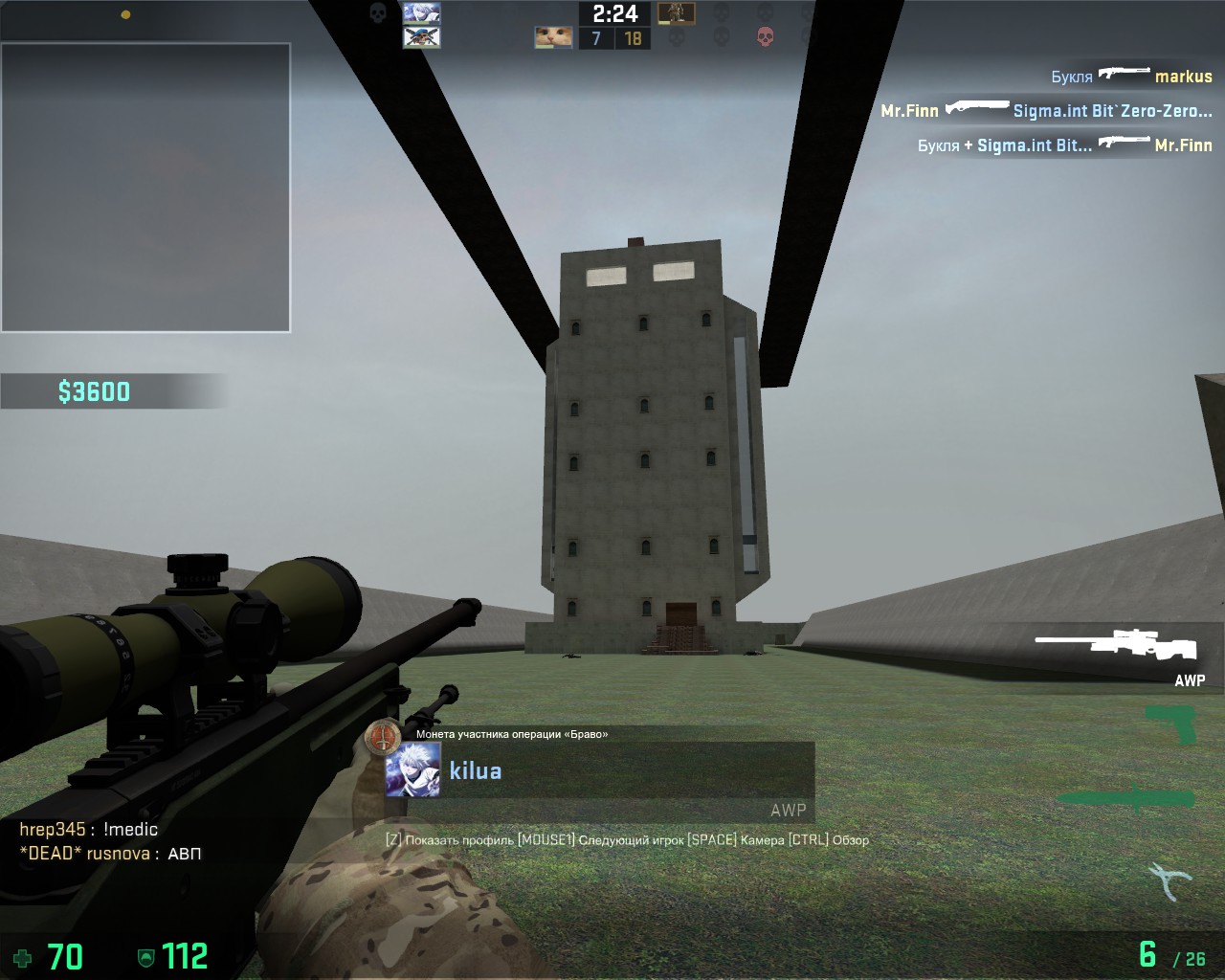Select hrep345's !medic chat message

click(x=89, y=830)
